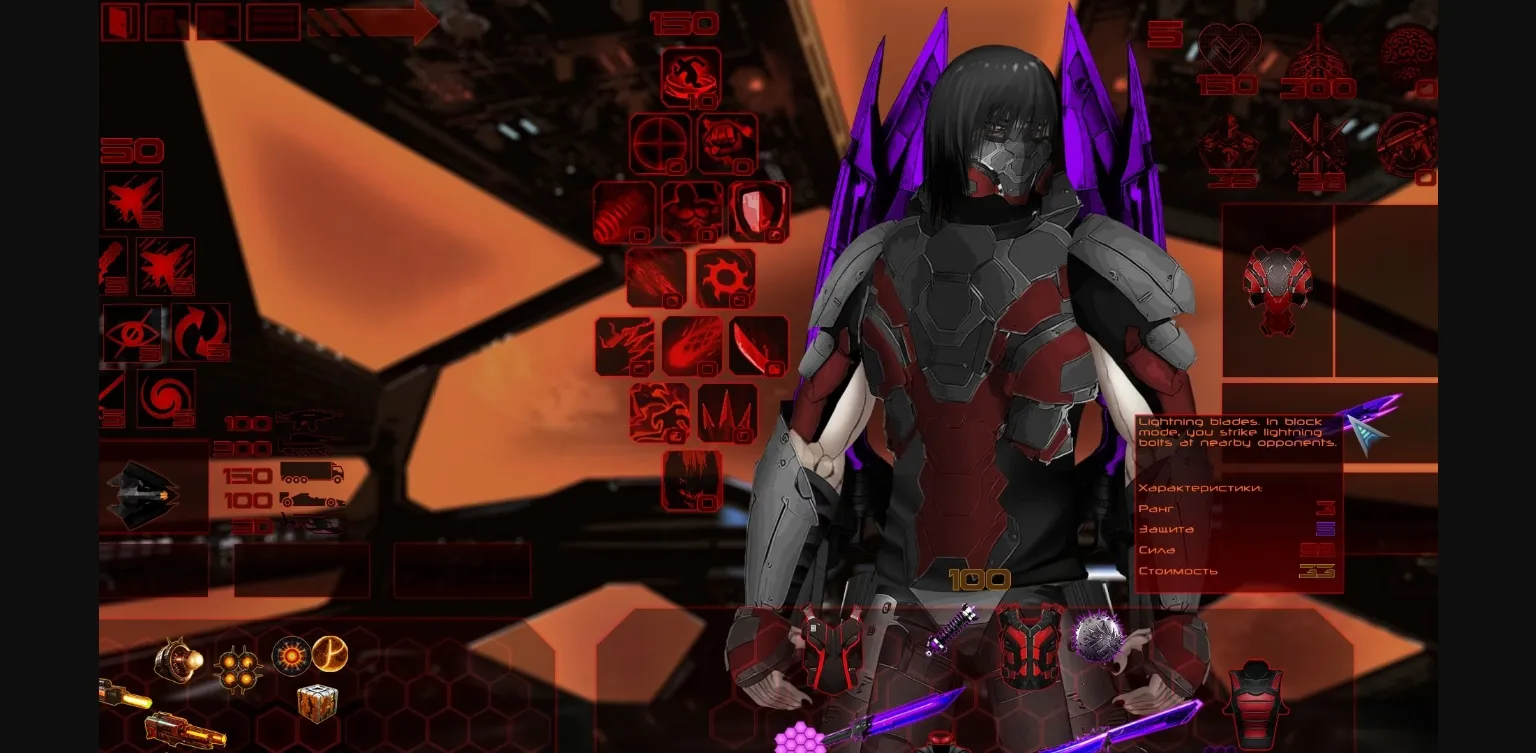The image size is (1536, 753).
Task: Click the purple Защита stat value bar
Action: pyautogui.click(x=1325, y=528)
